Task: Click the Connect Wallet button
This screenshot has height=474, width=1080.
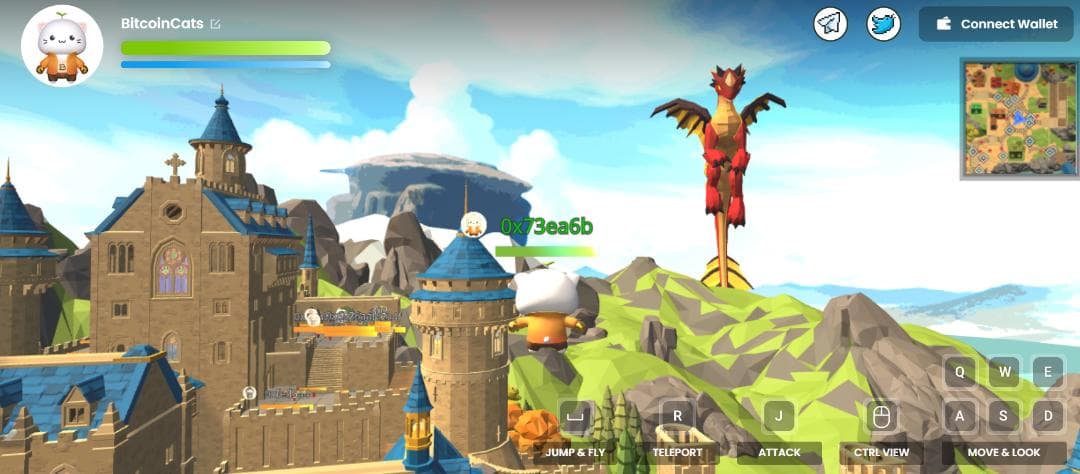Action: pos(995,24)
